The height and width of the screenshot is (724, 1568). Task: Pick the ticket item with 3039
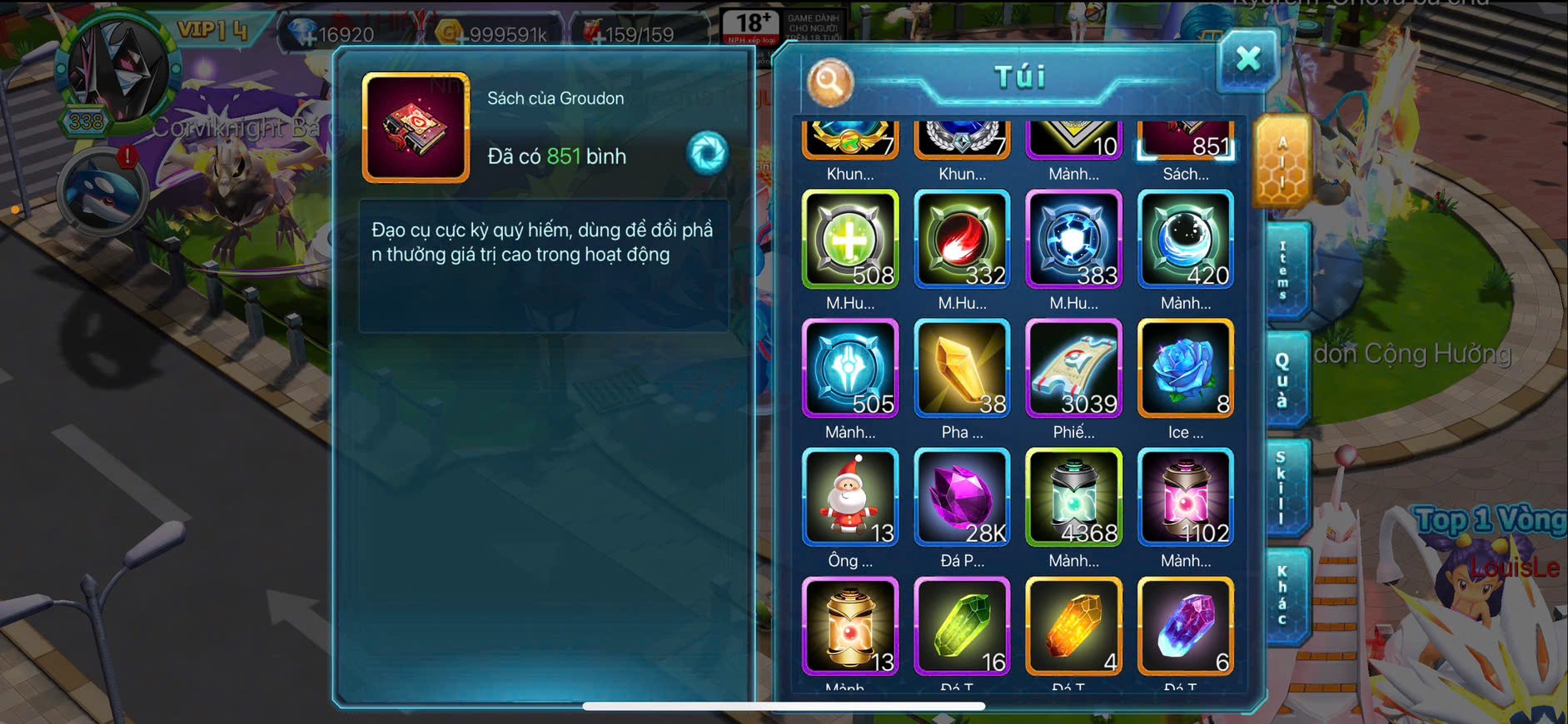point(1074,369)
